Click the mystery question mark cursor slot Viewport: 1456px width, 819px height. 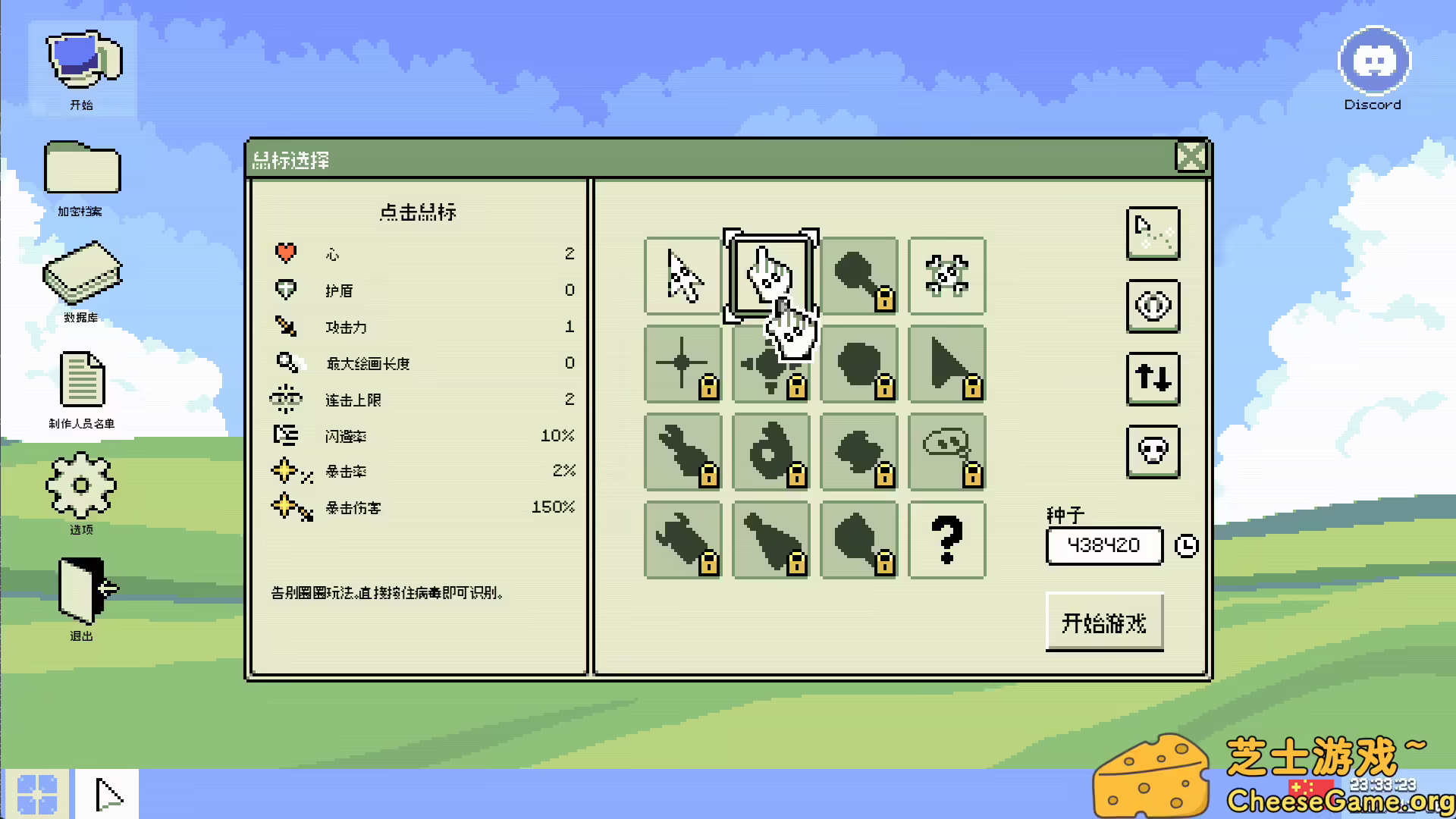tap(947, 540)
